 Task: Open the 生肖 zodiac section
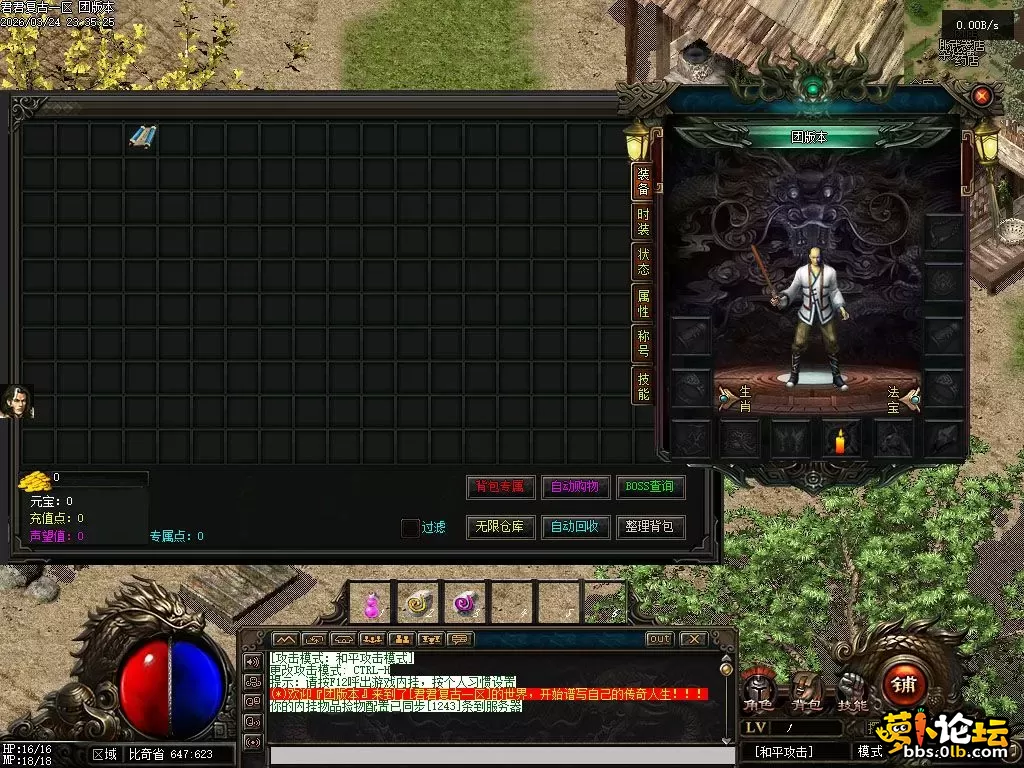(x=736, y=398)
